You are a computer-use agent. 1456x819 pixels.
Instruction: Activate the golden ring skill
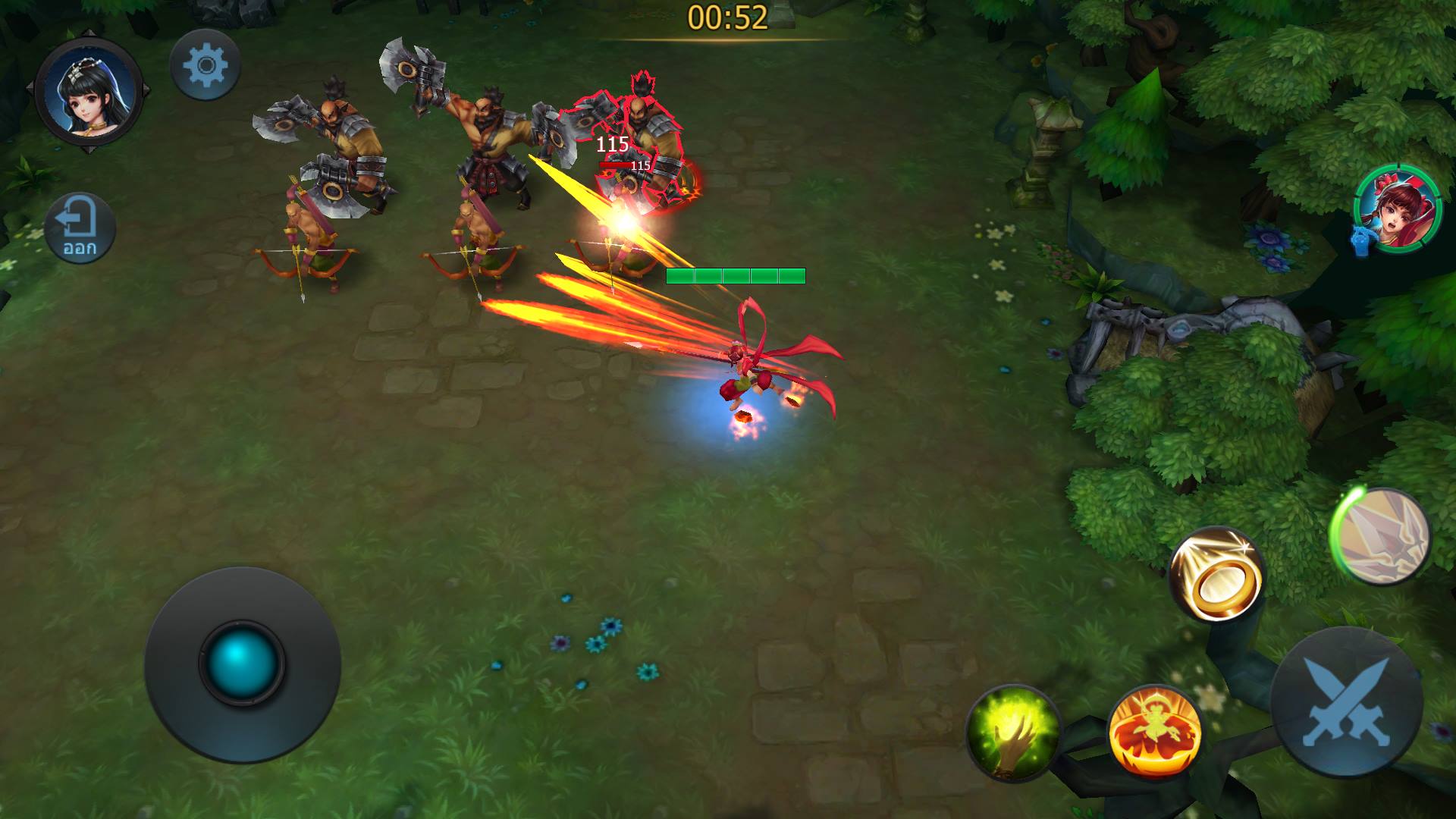coord(1216,574)
